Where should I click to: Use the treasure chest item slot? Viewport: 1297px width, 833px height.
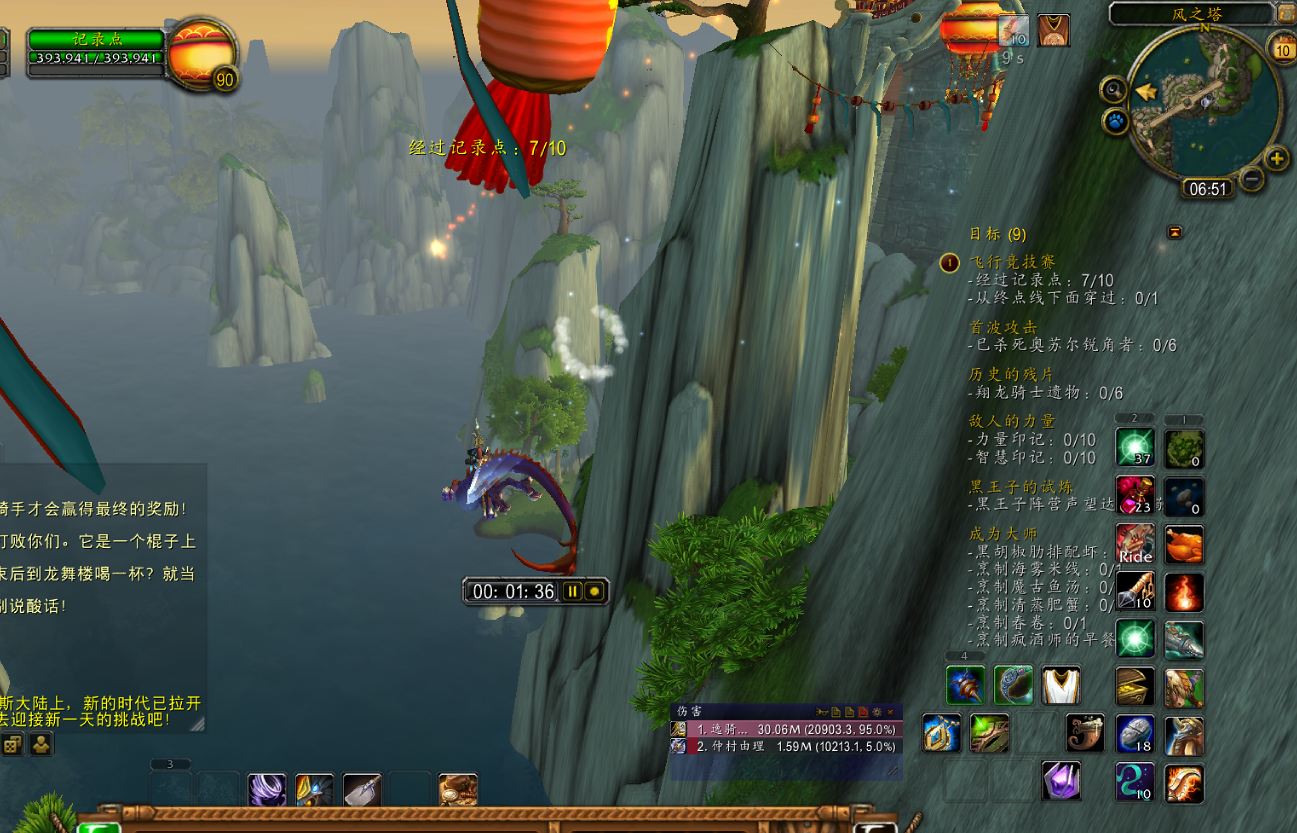pos(1135,687)
